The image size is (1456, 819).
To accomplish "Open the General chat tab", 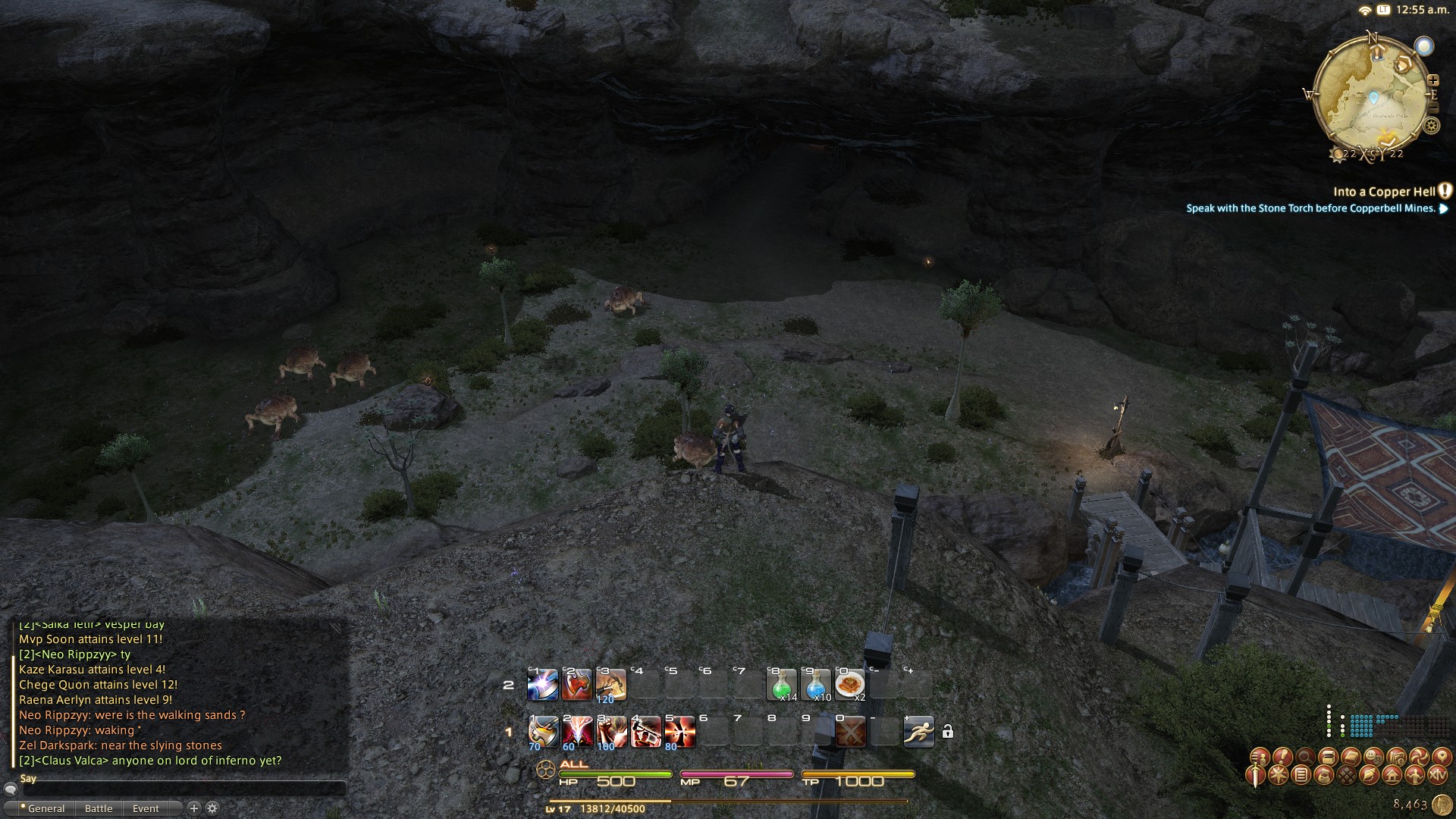I will coord(45,808).
